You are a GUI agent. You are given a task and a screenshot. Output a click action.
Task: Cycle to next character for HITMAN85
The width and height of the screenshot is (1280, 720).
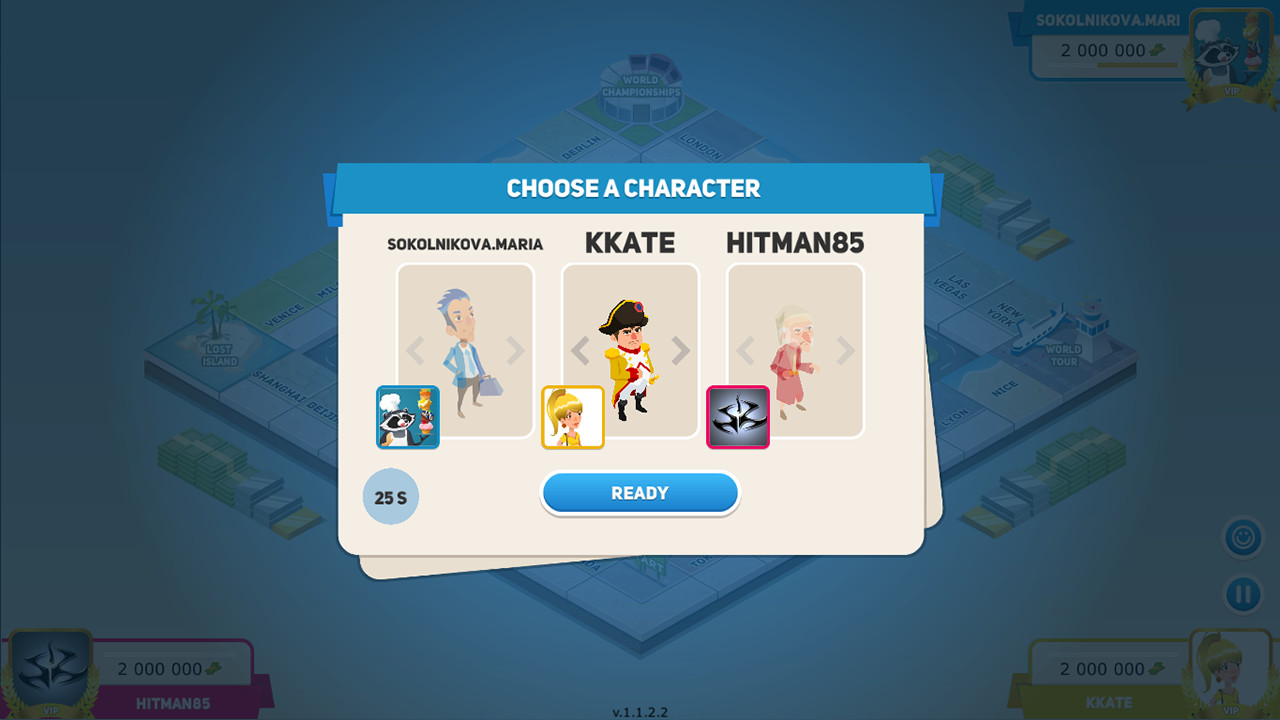[x=845, y=350]
